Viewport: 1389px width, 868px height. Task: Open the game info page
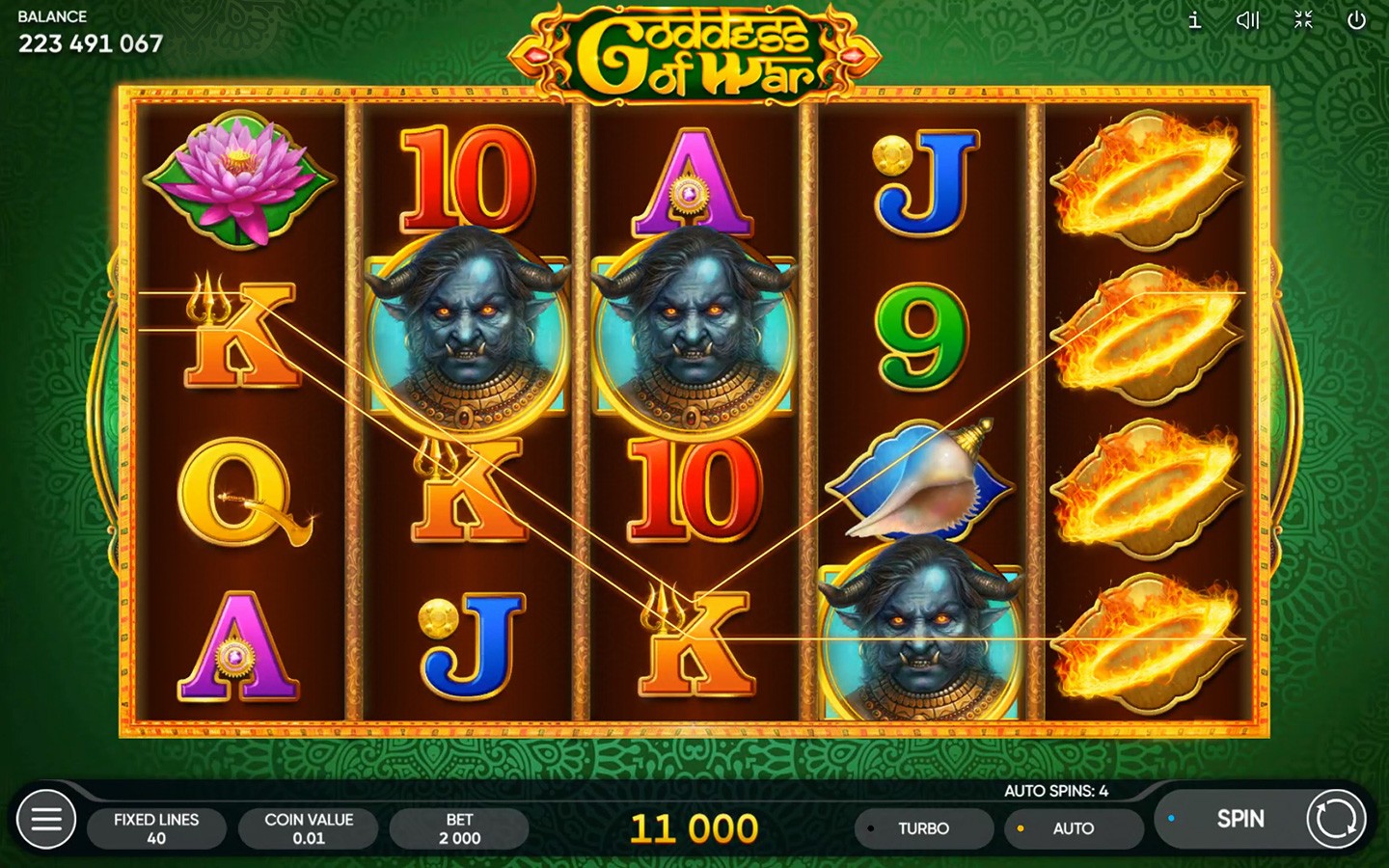[x=1194, y=20]
